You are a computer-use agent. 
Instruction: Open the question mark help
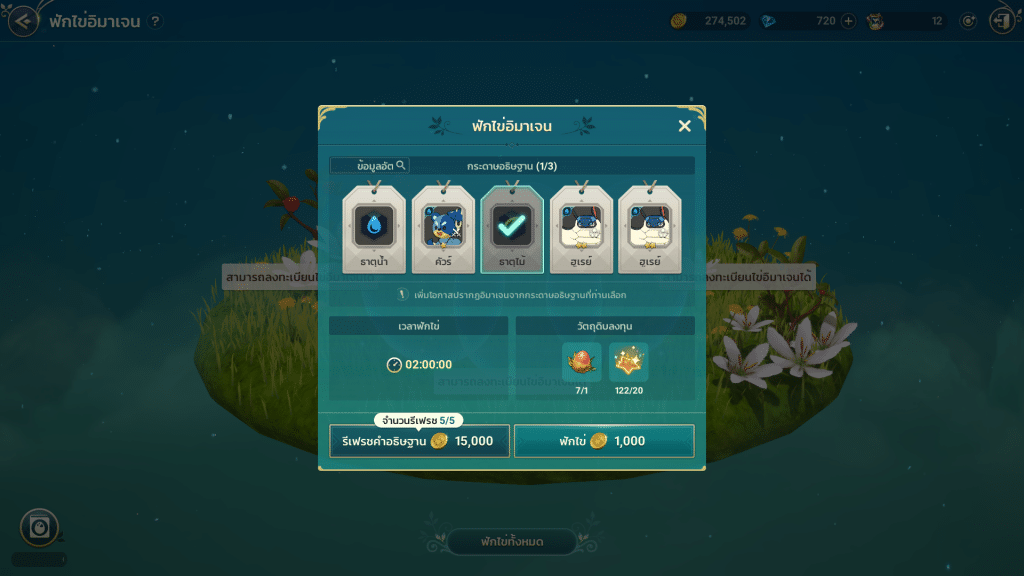click(x=155, y=21)
